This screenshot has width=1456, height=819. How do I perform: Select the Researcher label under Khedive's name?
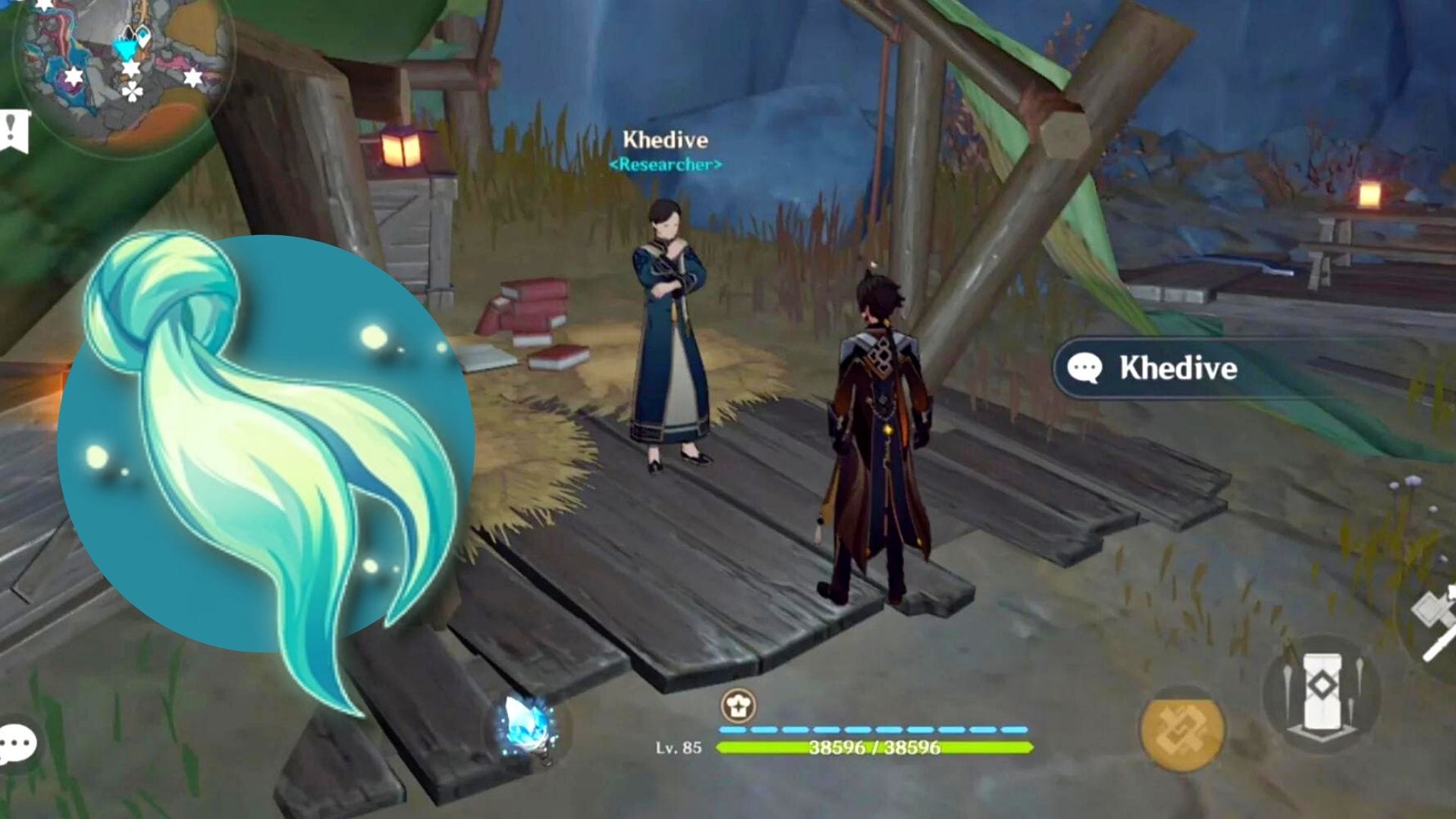(667, 162)
